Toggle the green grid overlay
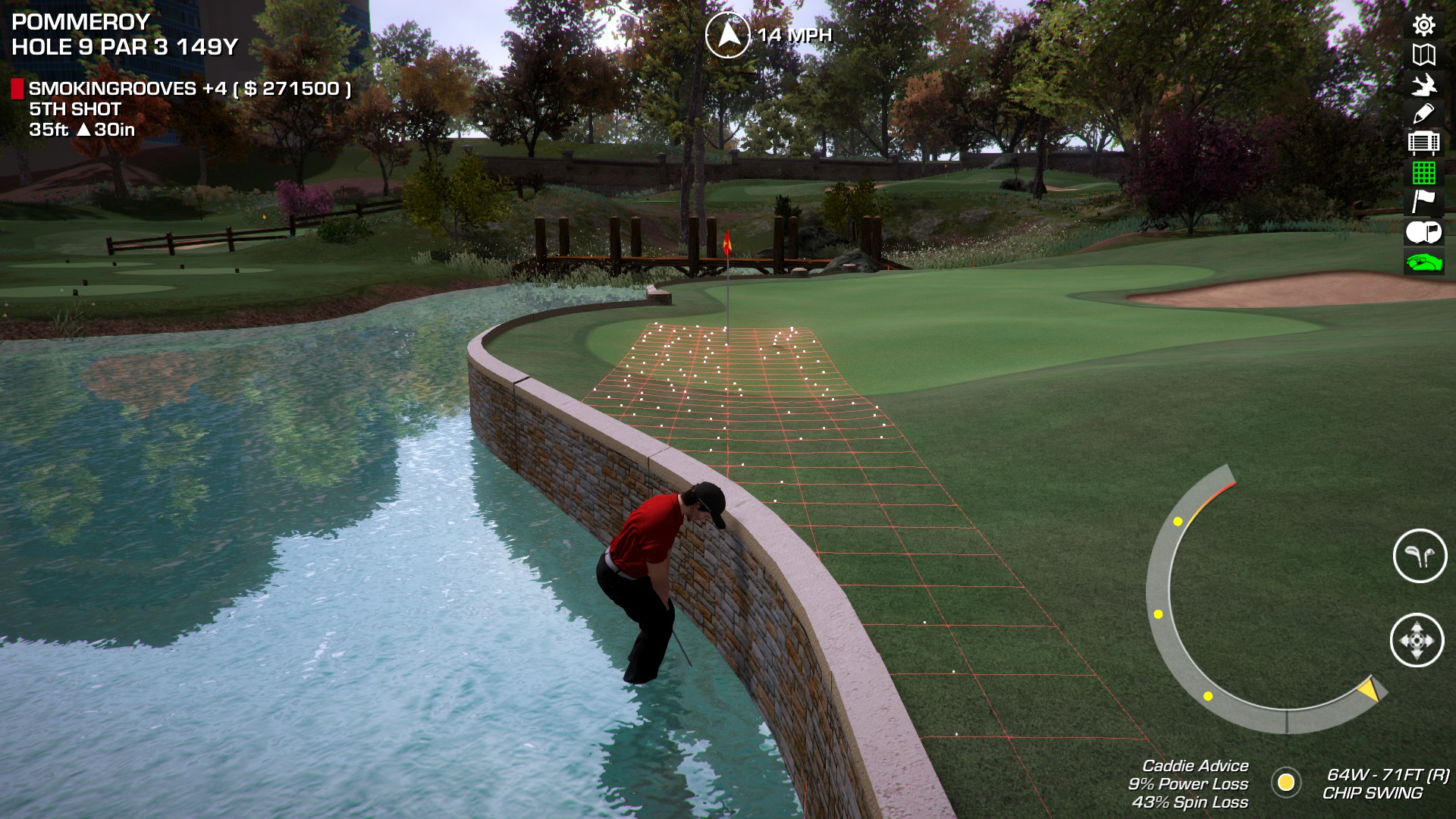The width and height of the screenshot is (1456, 819). (x=1423, y=173)
